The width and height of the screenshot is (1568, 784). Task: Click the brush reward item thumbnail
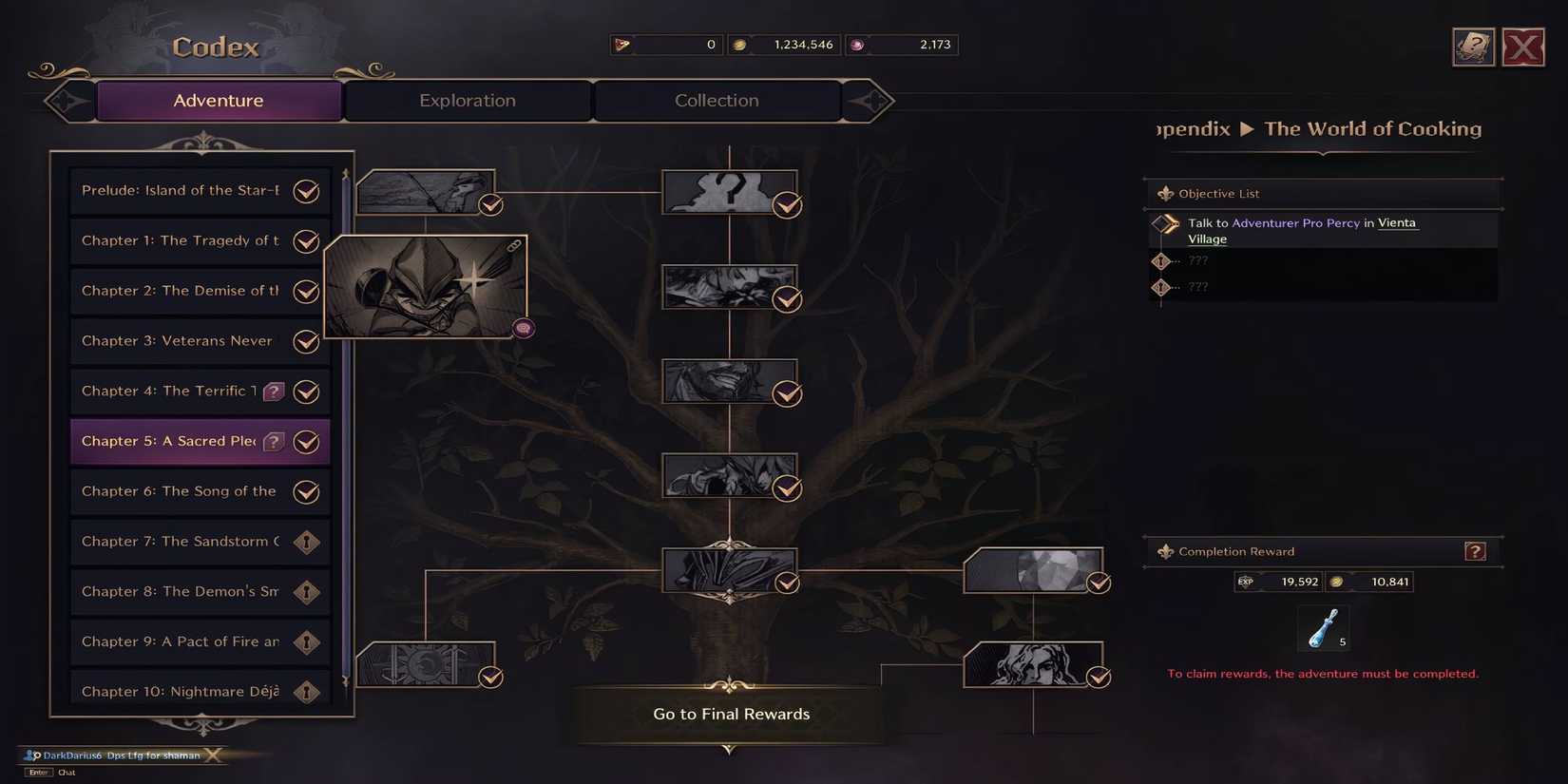(1324, 628)
